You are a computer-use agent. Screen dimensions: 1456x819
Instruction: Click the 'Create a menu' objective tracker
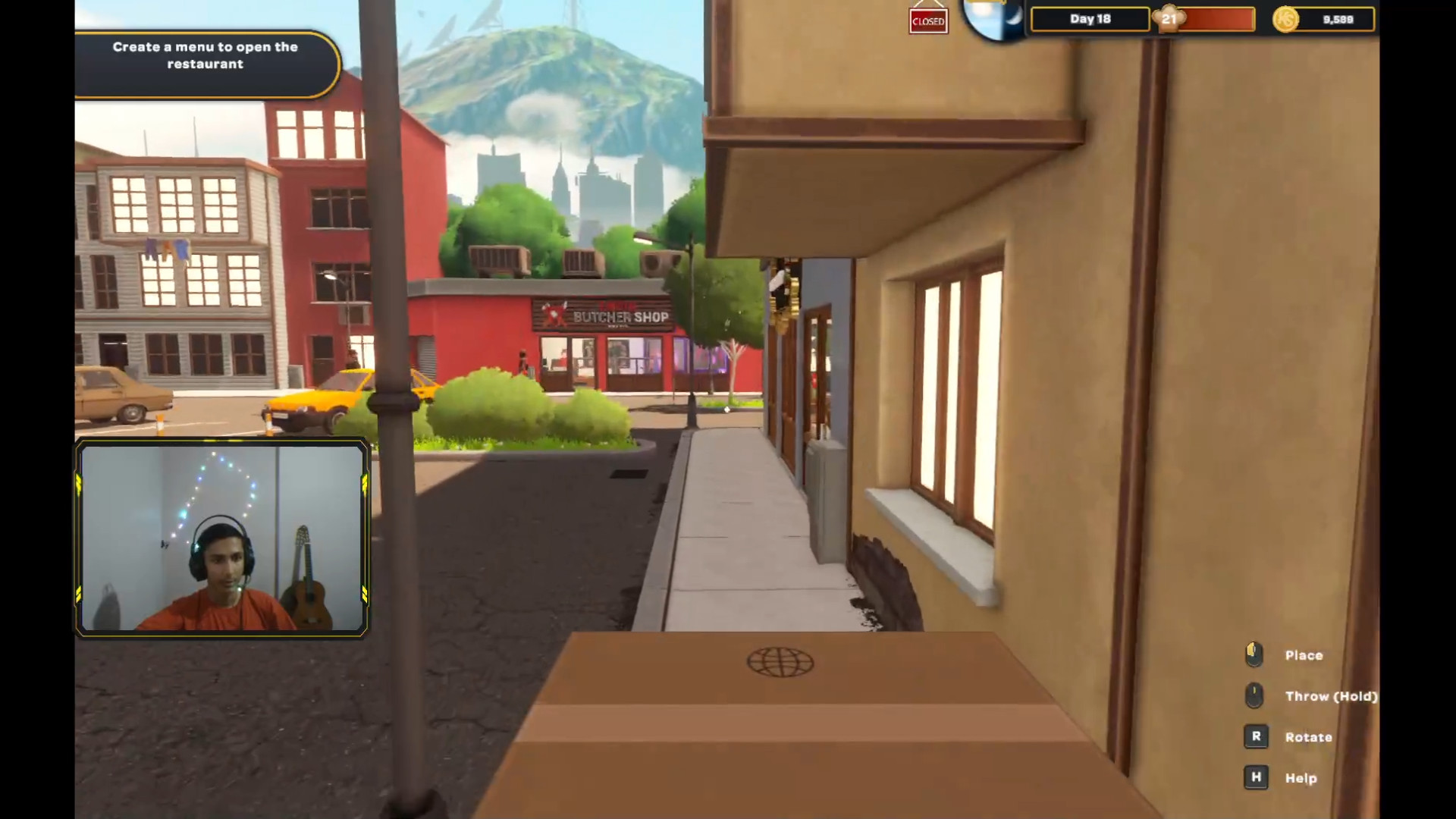coord(205,56)
